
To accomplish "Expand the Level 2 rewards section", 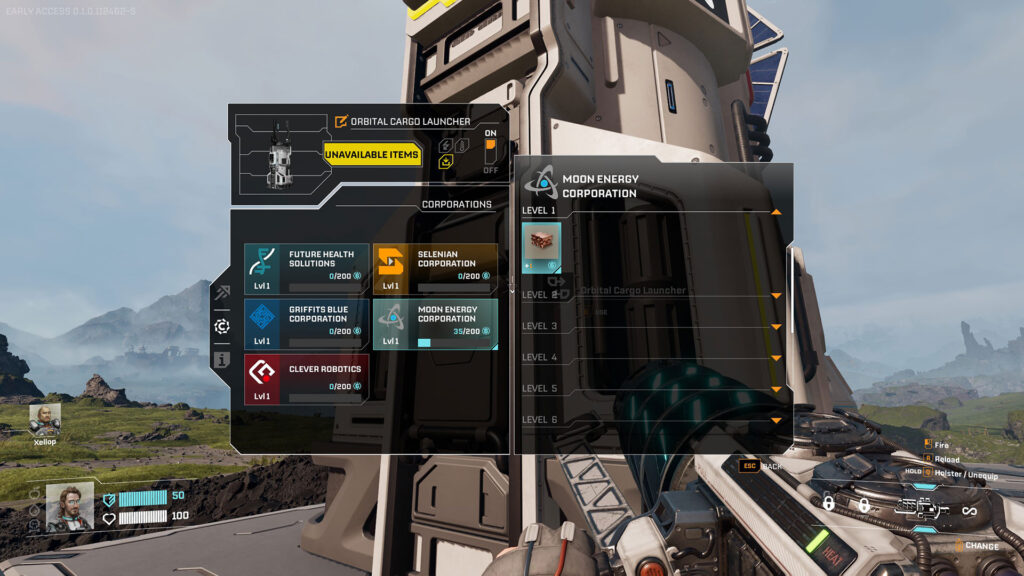I will pyautogui.click(x=776, y=296).
